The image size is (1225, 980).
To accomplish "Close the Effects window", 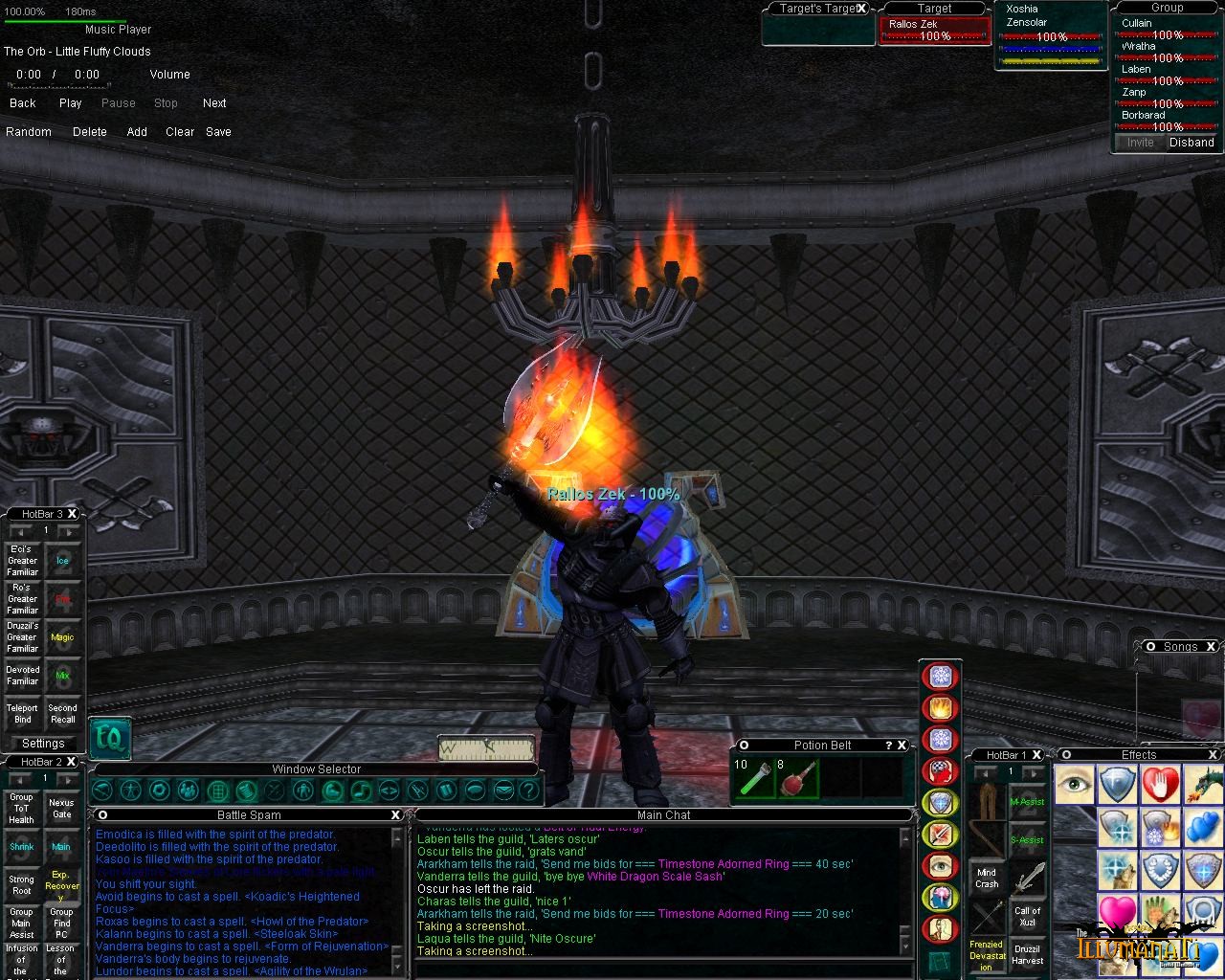I will (x=1214, y=755).
